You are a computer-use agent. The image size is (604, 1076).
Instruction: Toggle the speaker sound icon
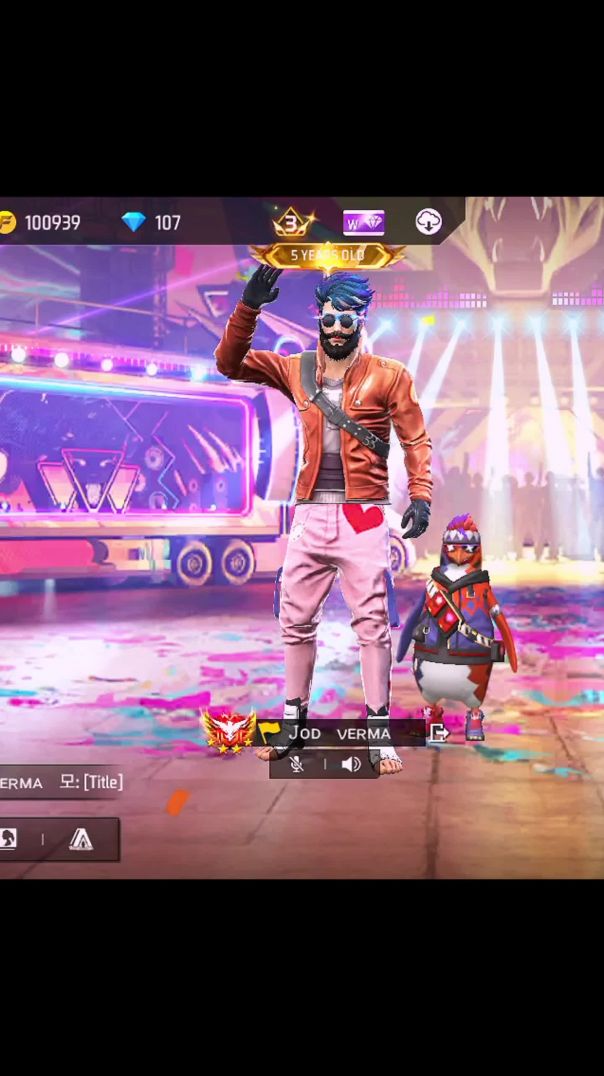click(x=350, y=764)
